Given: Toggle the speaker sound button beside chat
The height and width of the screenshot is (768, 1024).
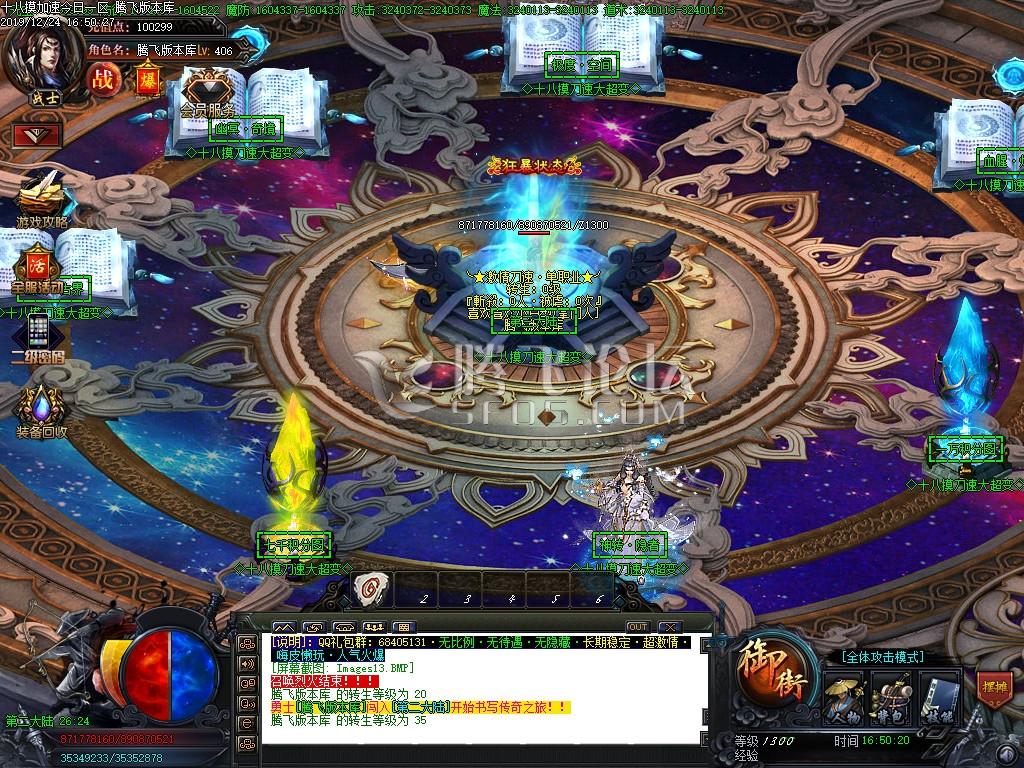Looking at the screenshot, I should [246, 663].
